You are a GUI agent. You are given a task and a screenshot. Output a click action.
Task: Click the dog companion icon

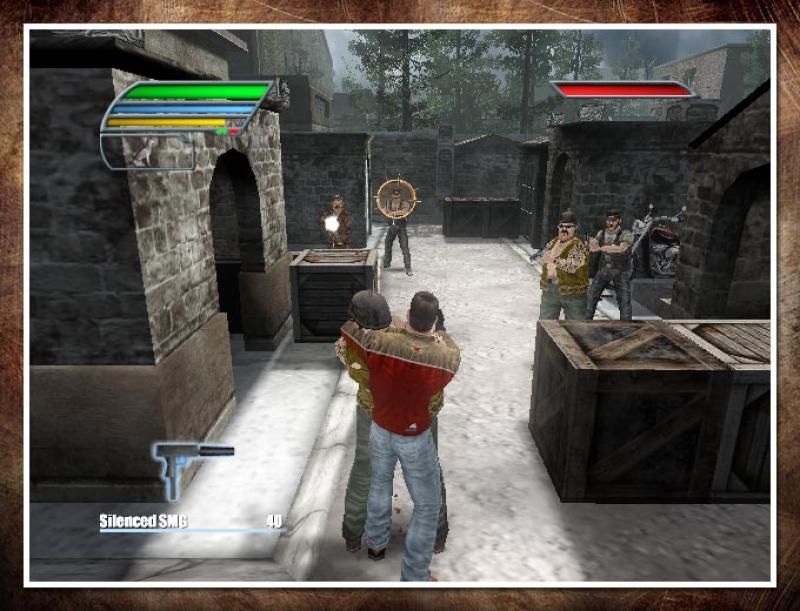(x=147, y=151)
